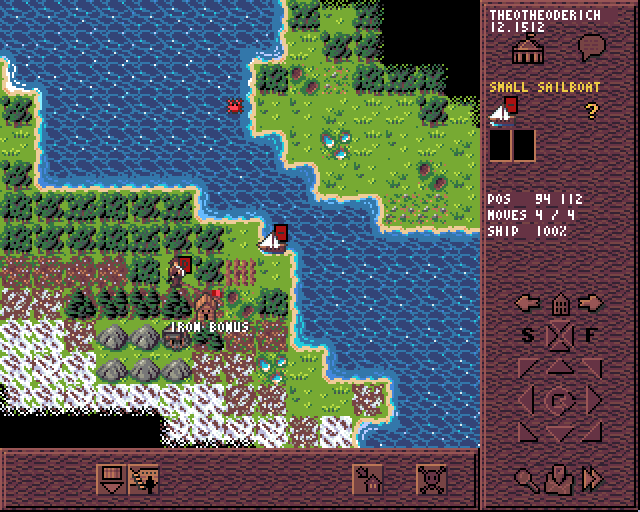End turn with the double-arrow button

593,479
